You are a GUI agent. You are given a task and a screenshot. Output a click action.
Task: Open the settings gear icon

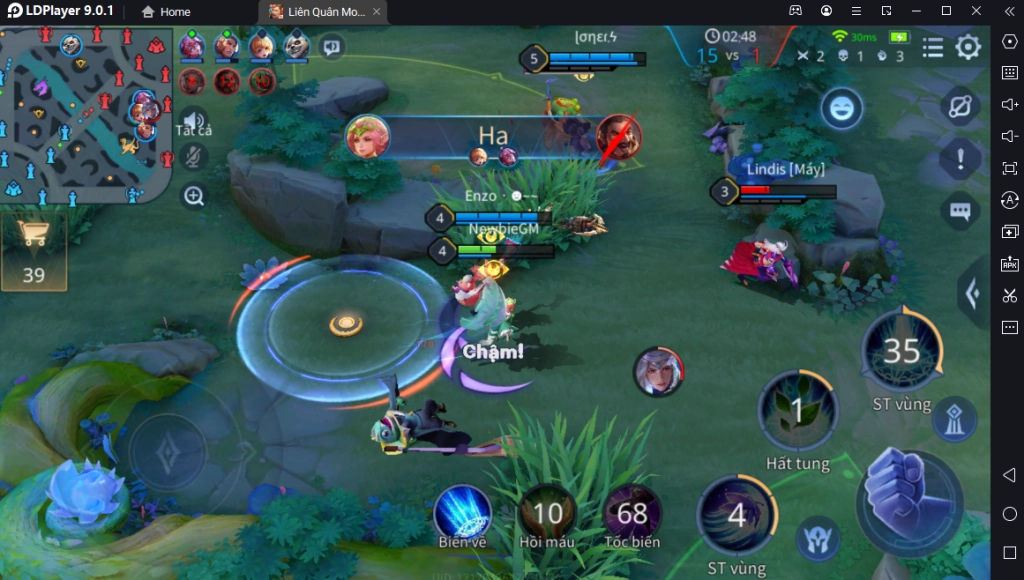click(x=968, y=48)
